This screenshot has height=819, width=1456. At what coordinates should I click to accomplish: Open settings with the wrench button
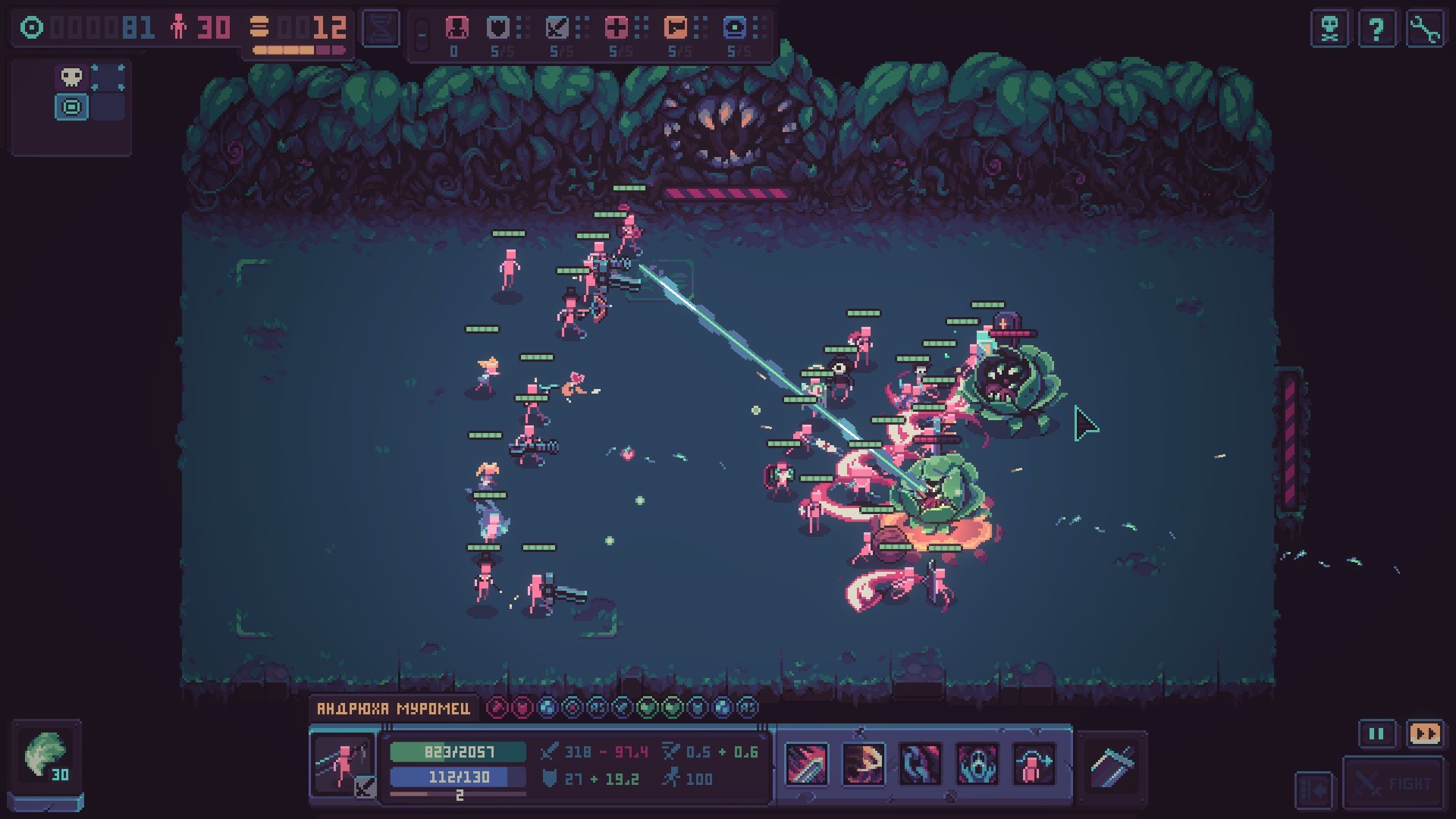pyautogui.click(x=1424, y=30)
